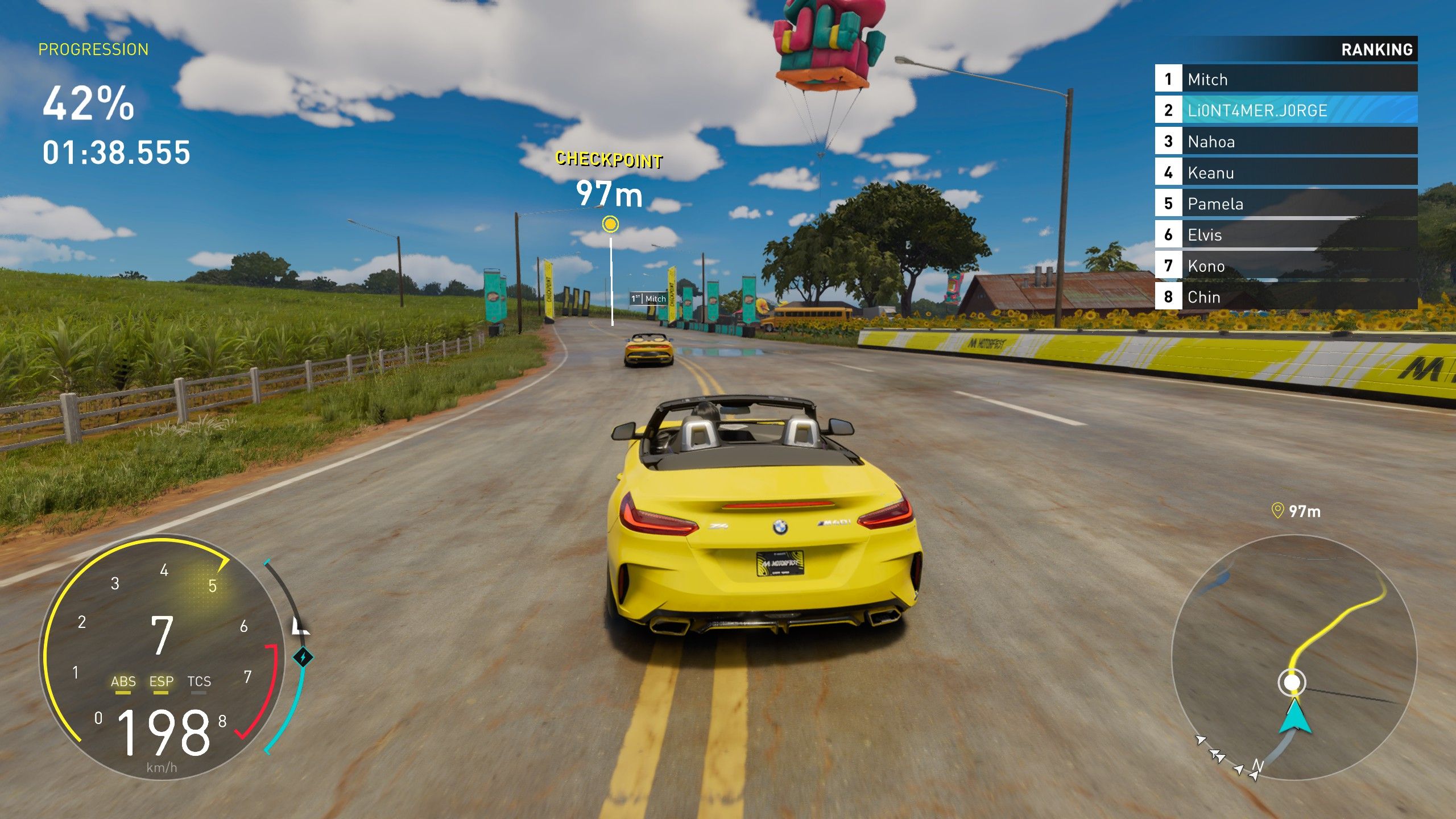Click the ESP indicator on the speedometer
1456x819 pixels.
161,682
